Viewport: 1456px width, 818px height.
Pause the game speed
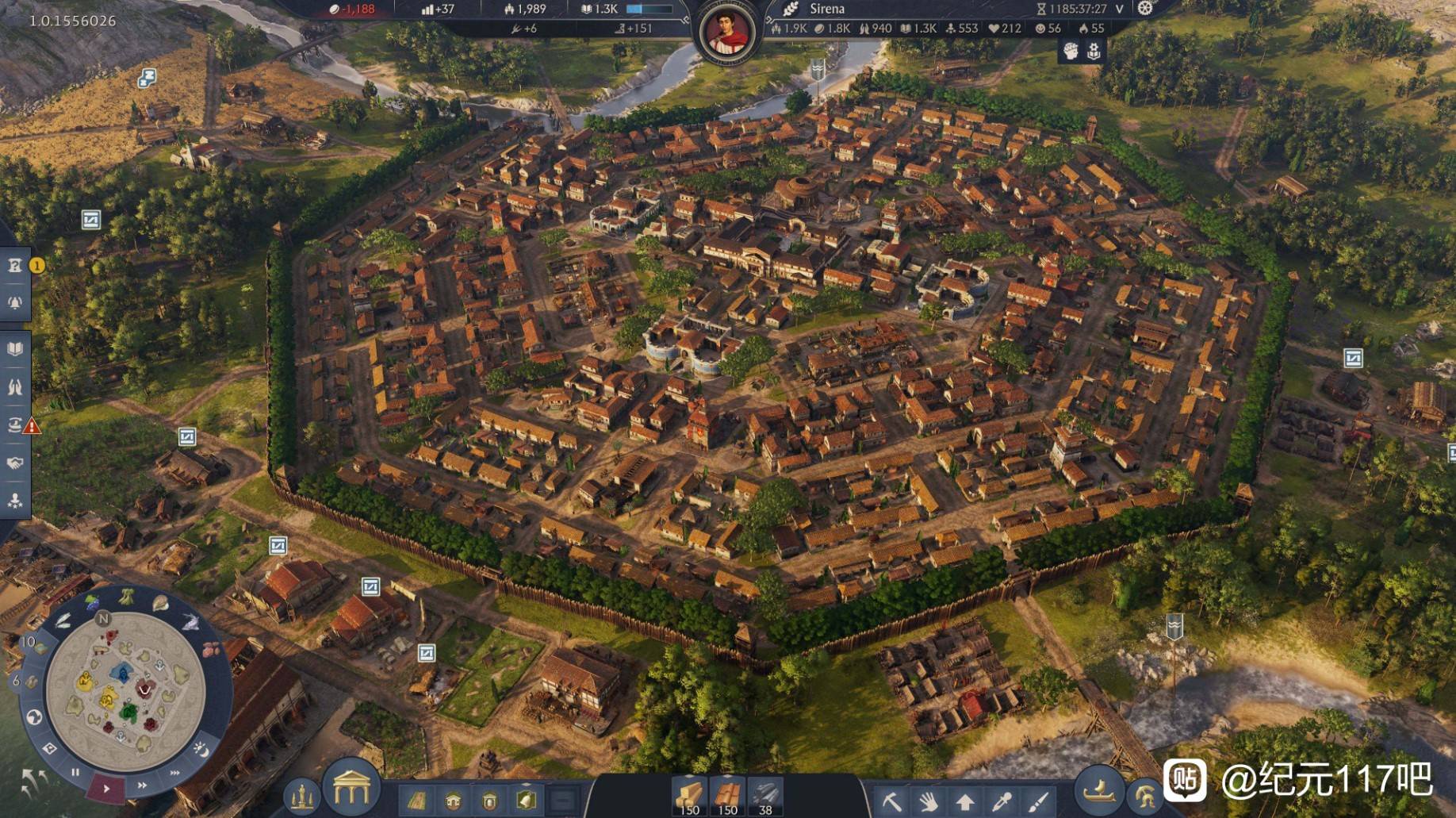click(75, 772)
